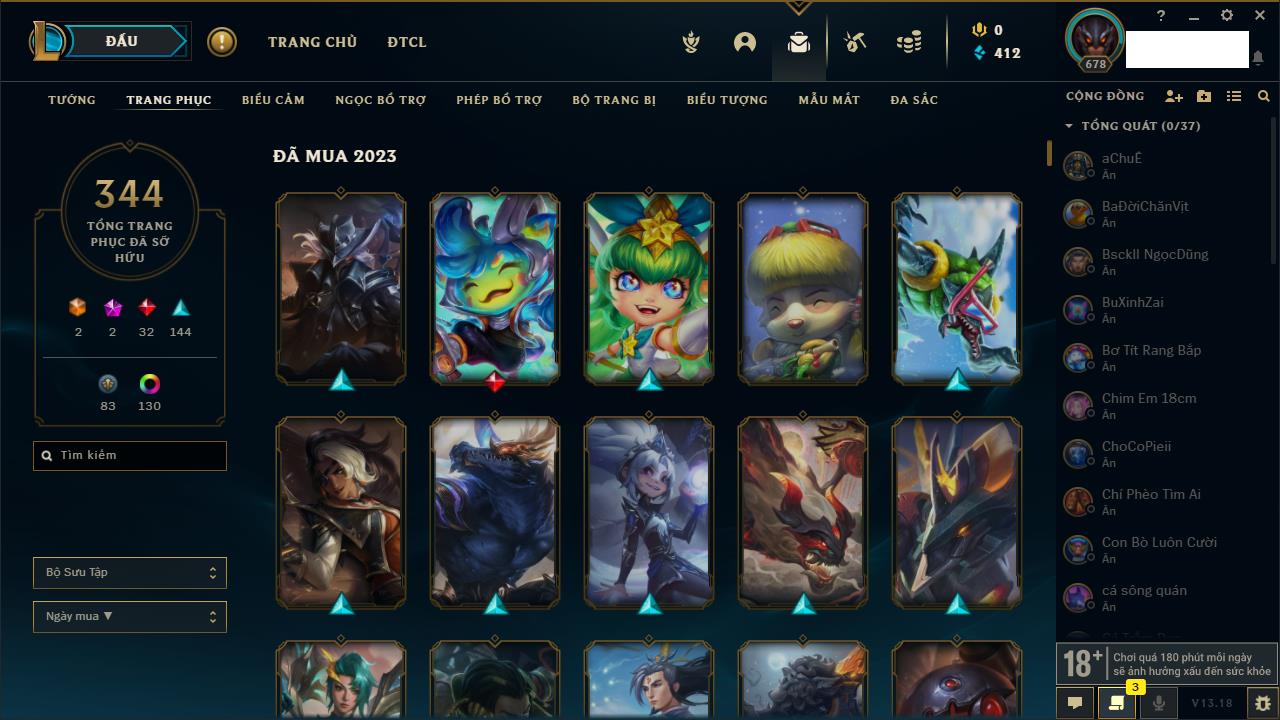Image resolution: width=1280 pixels, height=720 pixels.
Task: Click the ĐẤU play button
Action: [122, 41]
